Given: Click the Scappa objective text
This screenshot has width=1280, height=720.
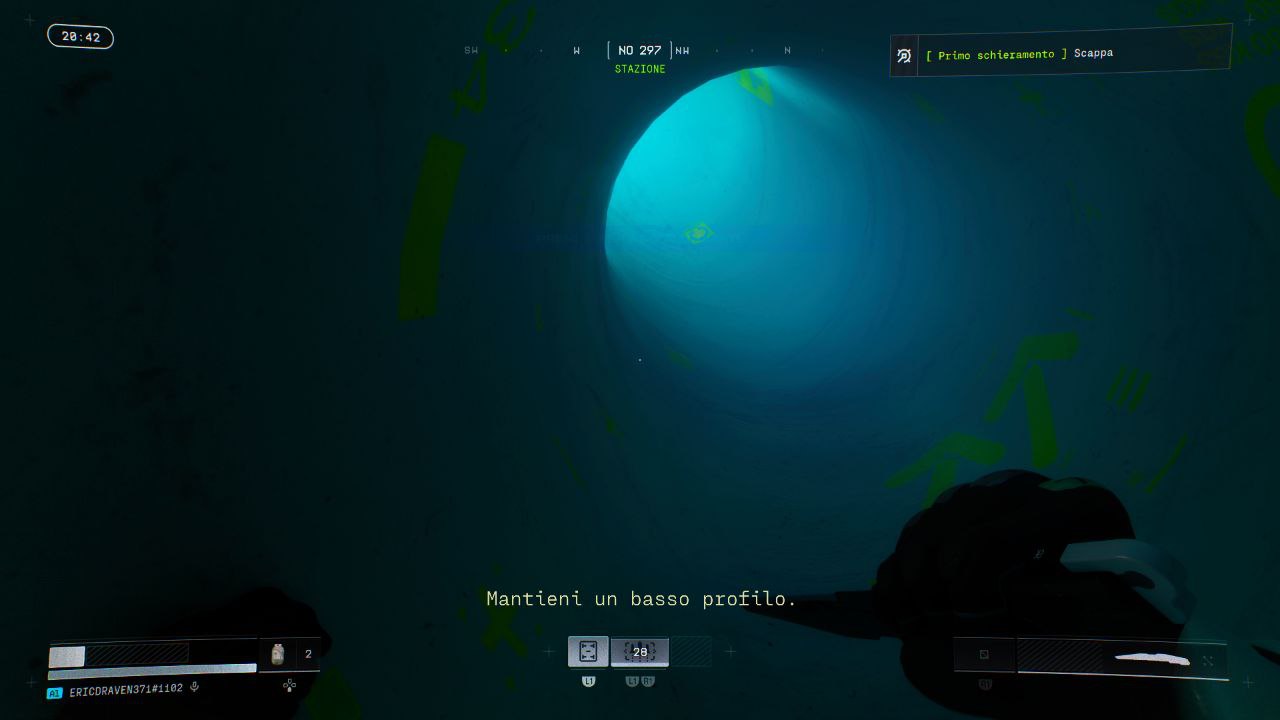Looking at the screenshot, I should point(1094,53).
